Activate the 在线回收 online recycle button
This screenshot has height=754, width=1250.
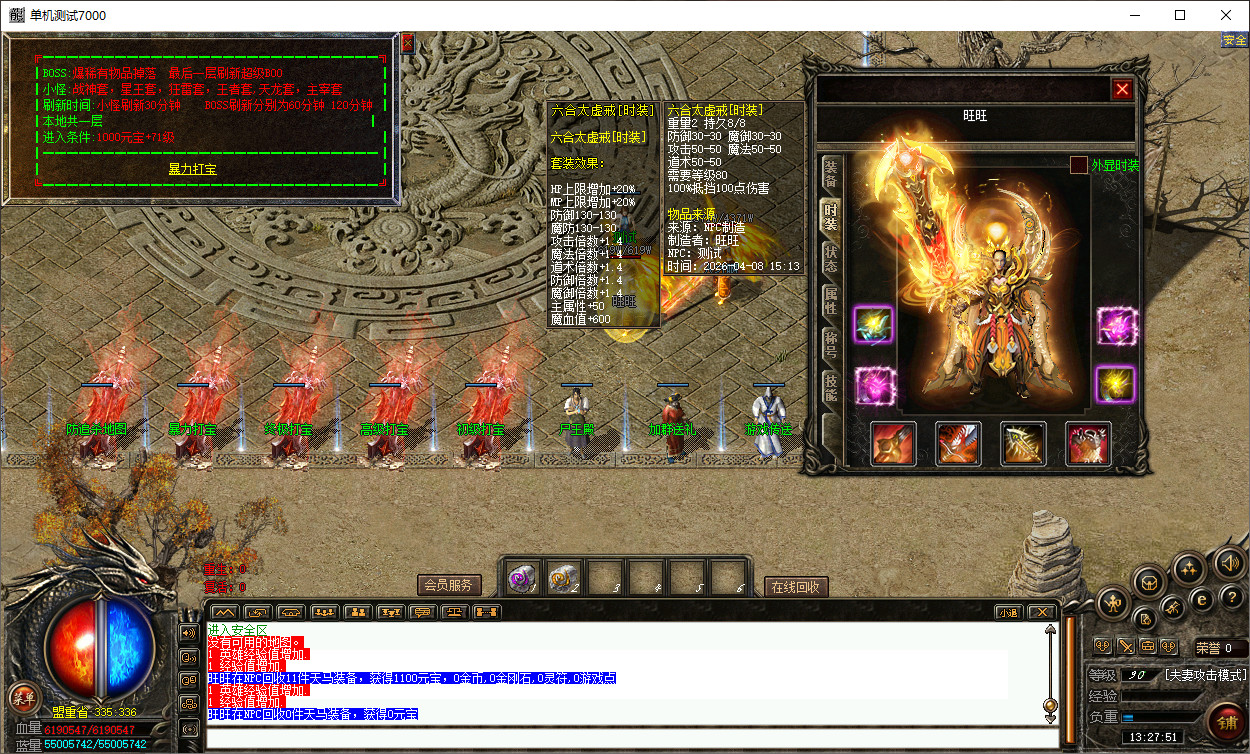pos(796,587)
